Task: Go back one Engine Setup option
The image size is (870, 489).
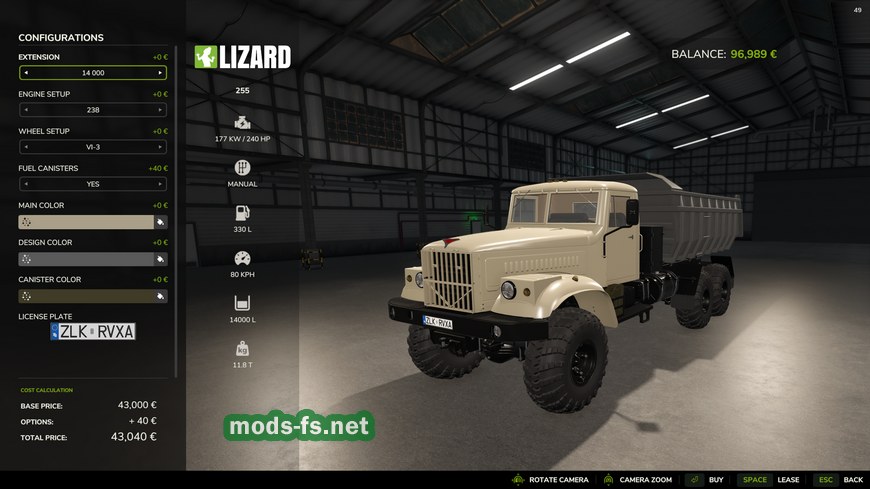Action: [x=26, y=110]
